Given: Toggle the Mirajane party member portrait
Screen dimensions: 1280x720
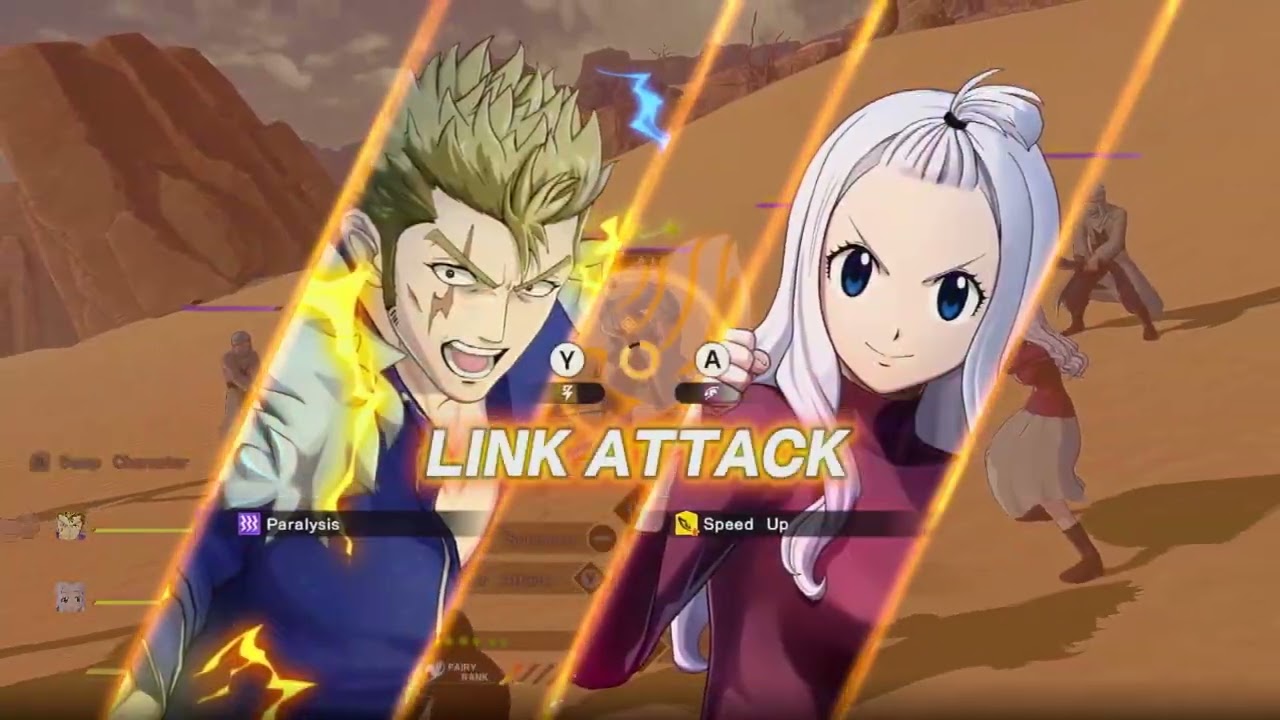Looking at the screenshot, I should tap(68, 596).
